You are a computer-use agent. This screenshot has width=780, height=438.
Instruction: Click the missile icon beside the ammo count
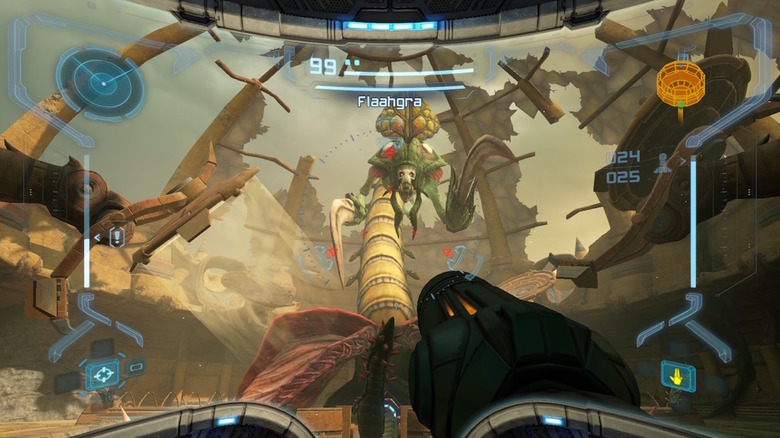[662, 166]
